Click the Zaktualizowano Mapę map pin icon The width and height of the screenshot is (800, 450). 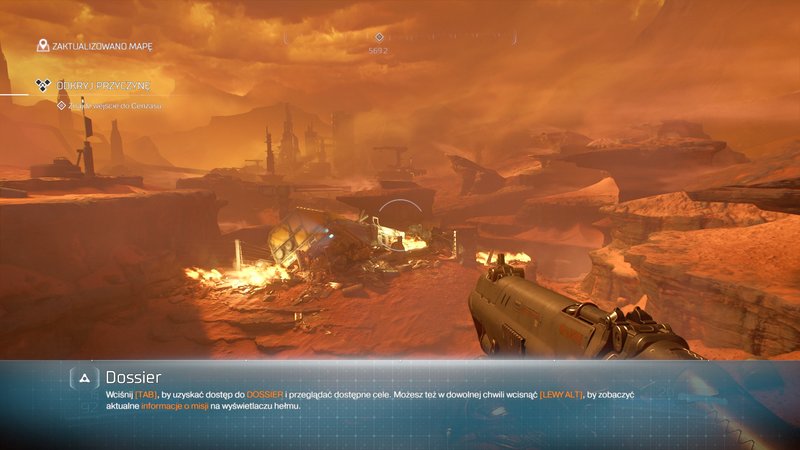click(x=43, y=45)
